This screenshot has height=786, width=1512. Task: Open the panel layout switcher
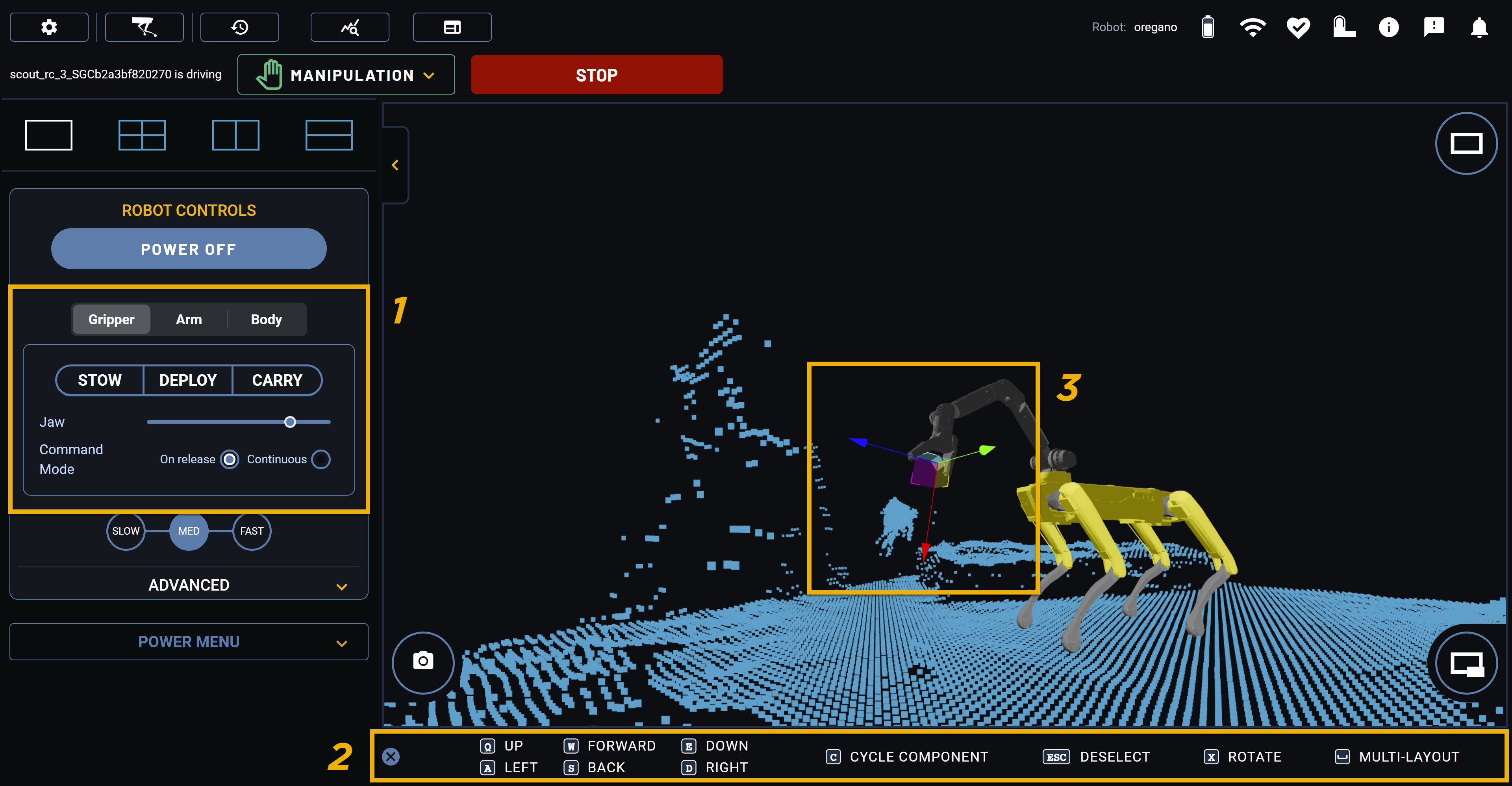tap(452, 26)
